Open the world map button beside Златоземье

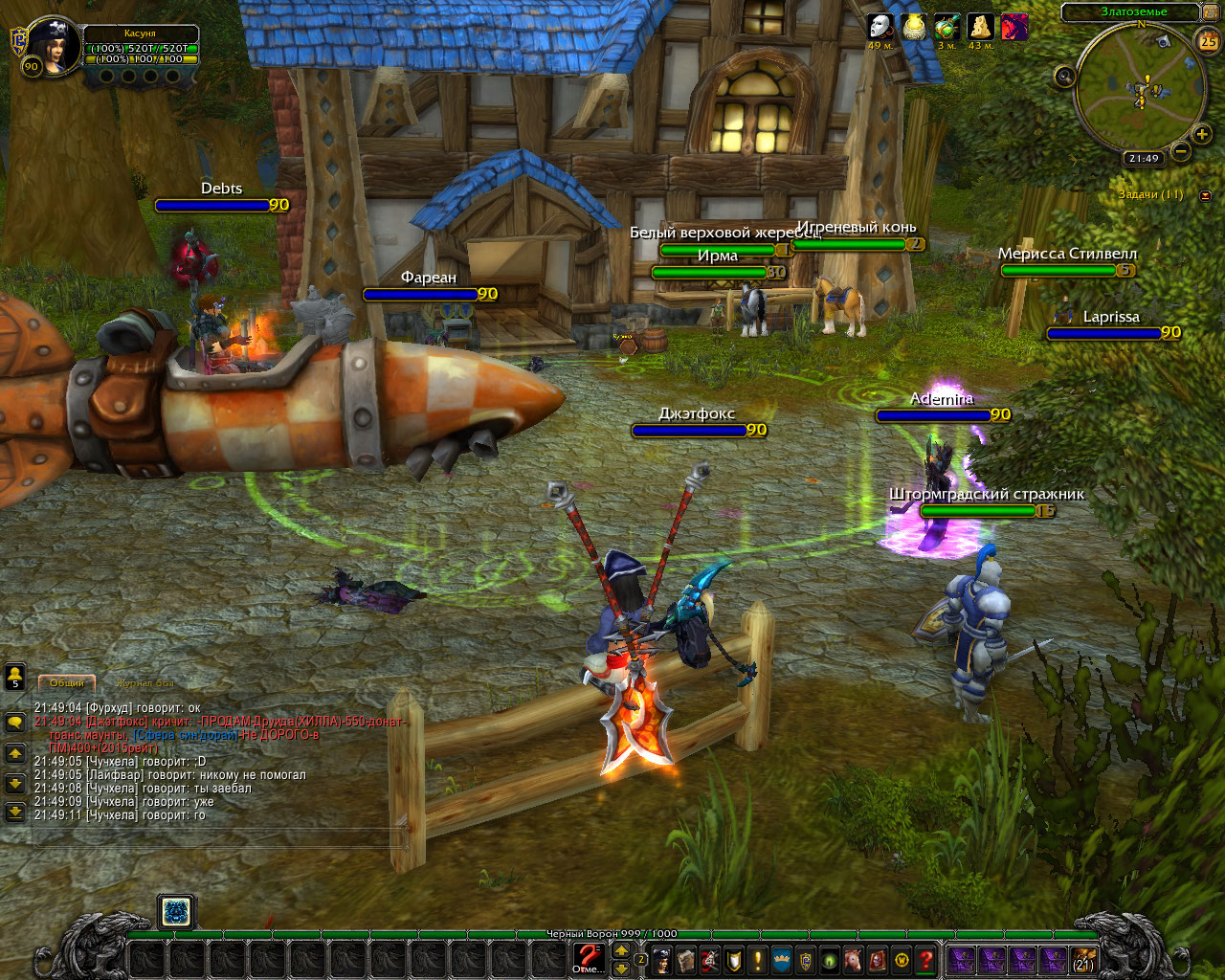1211,12
